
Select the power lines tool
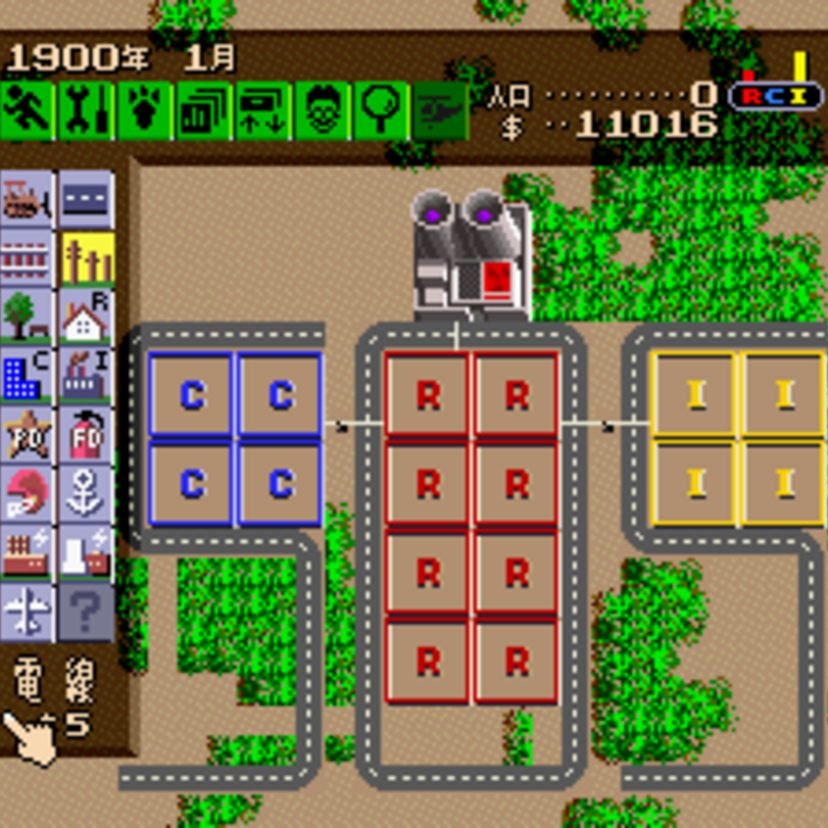(x=86, y=258)
